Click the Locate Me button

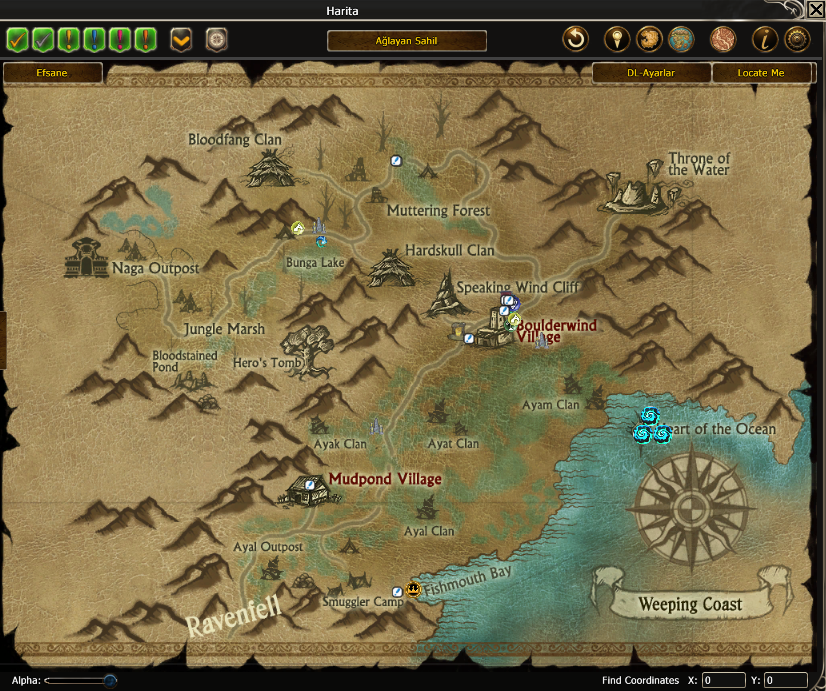[761, 73]
